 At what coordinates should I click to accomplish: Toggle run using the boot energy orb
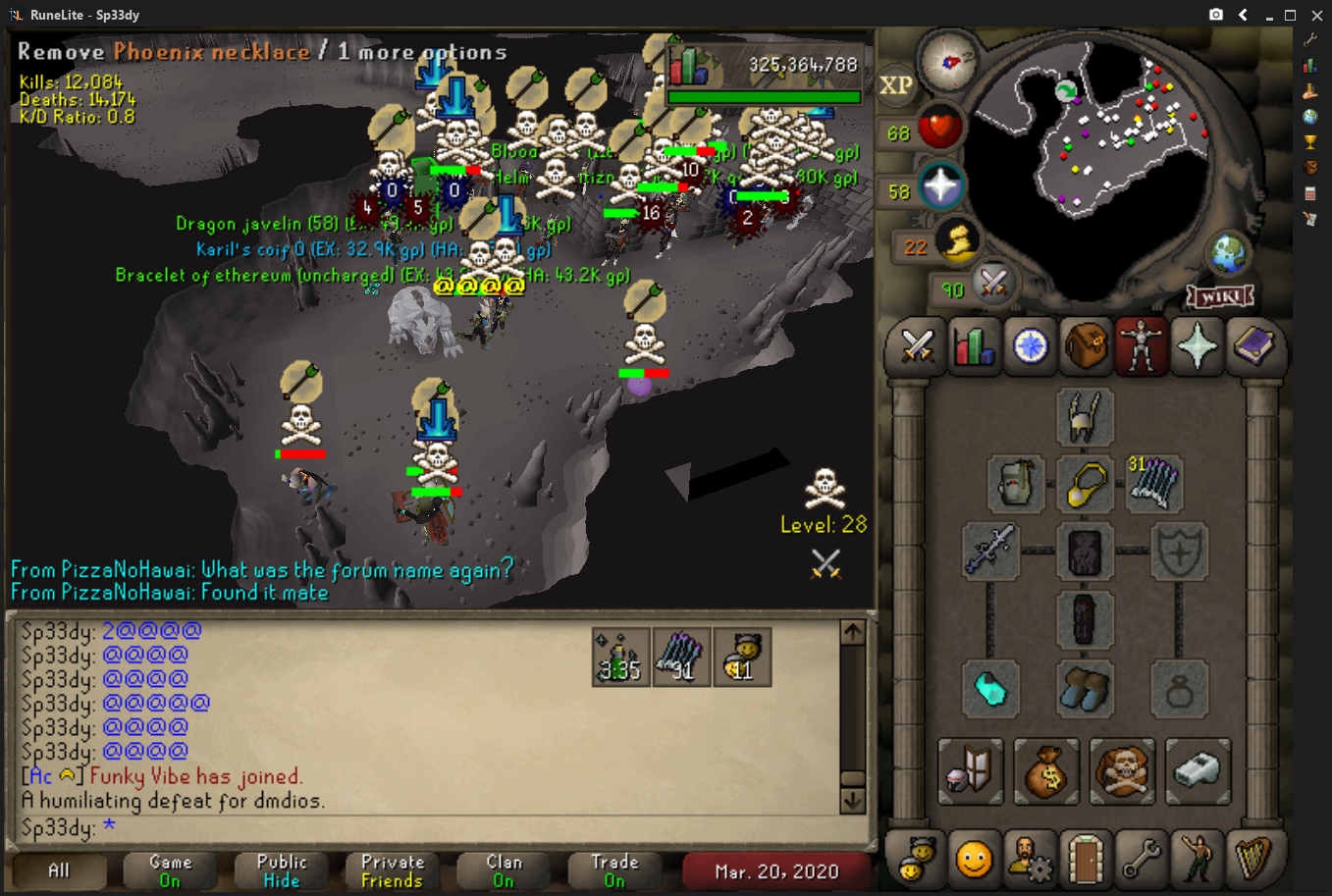(x=957, y=241)
